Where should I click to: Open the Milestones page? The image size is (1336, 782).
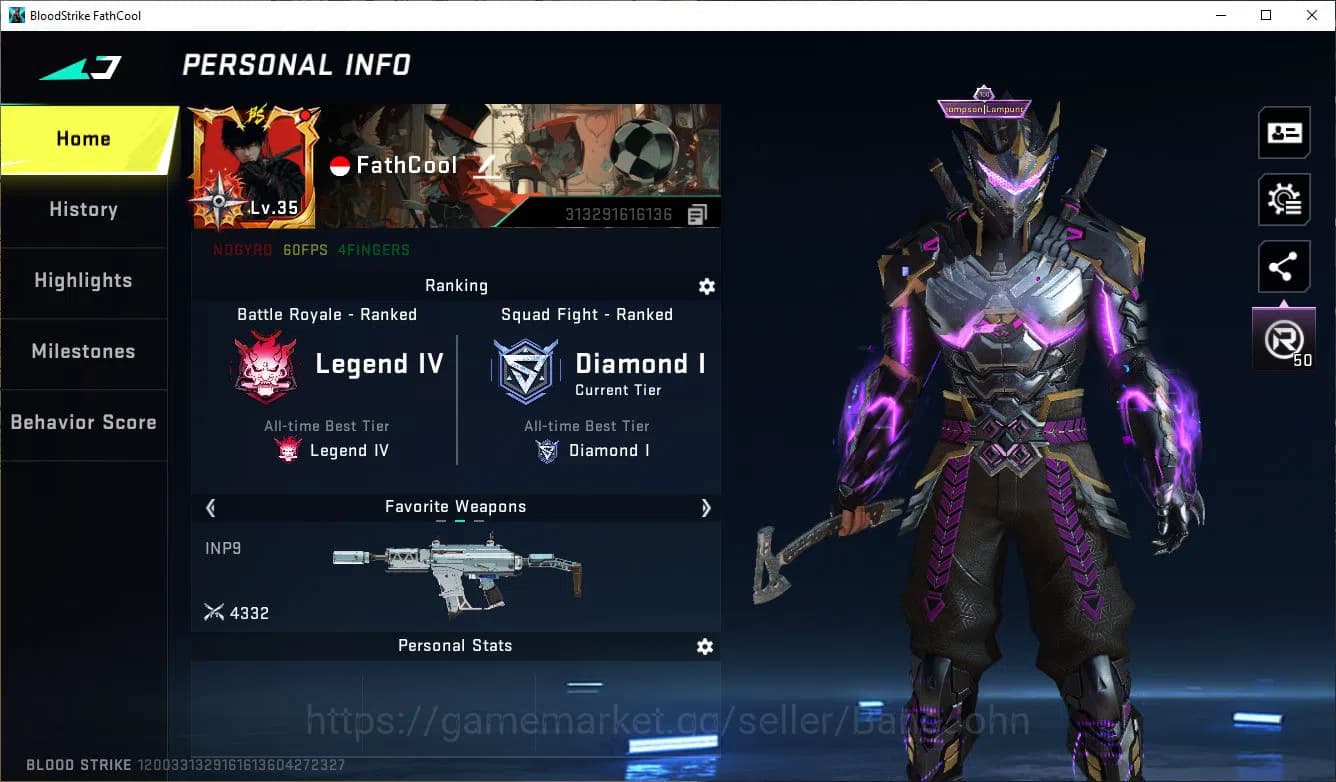pos(83,352)
